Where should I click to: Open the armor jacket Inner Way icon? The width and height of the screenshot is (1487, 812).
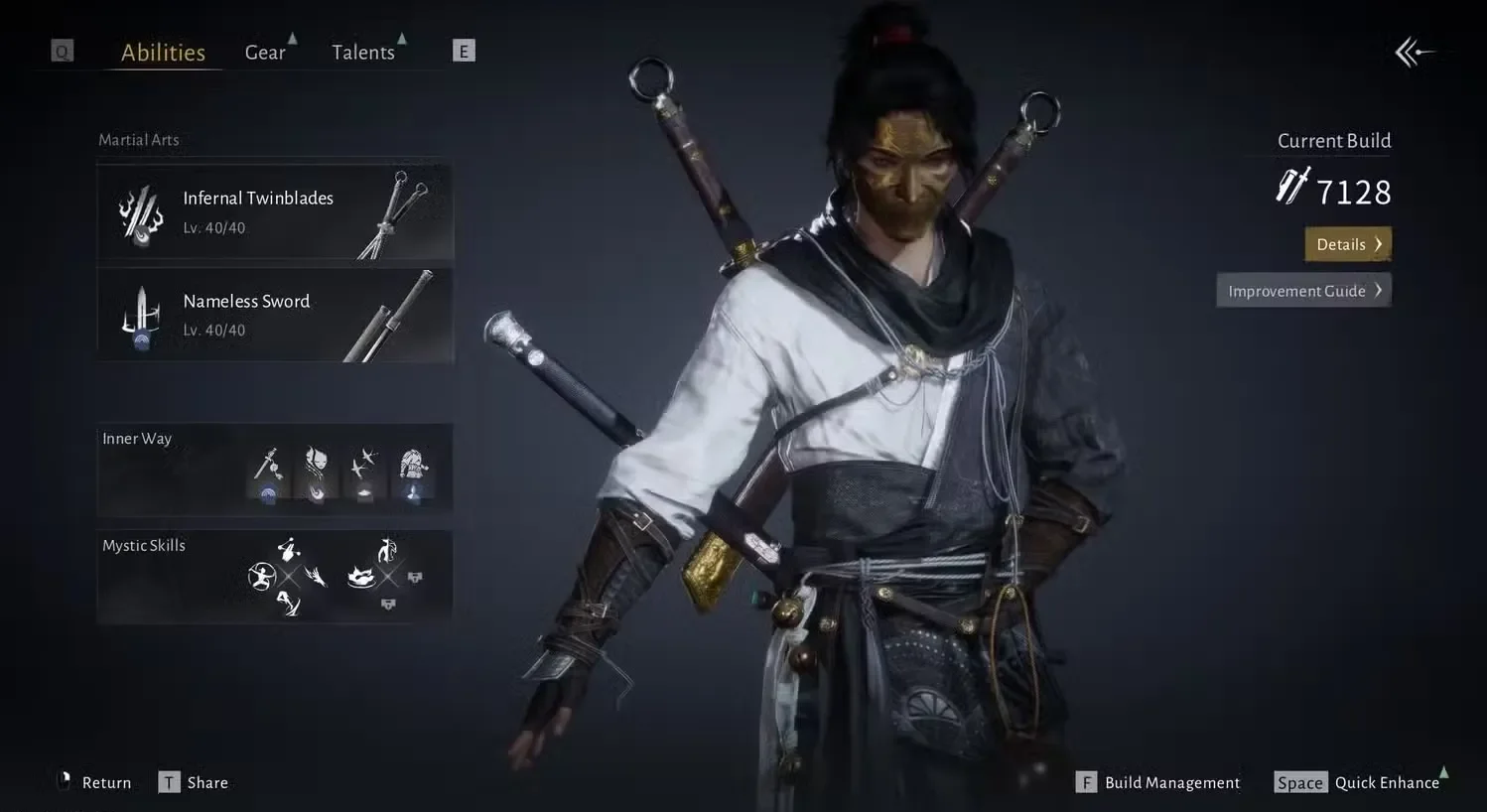click(x=414, y=463)
